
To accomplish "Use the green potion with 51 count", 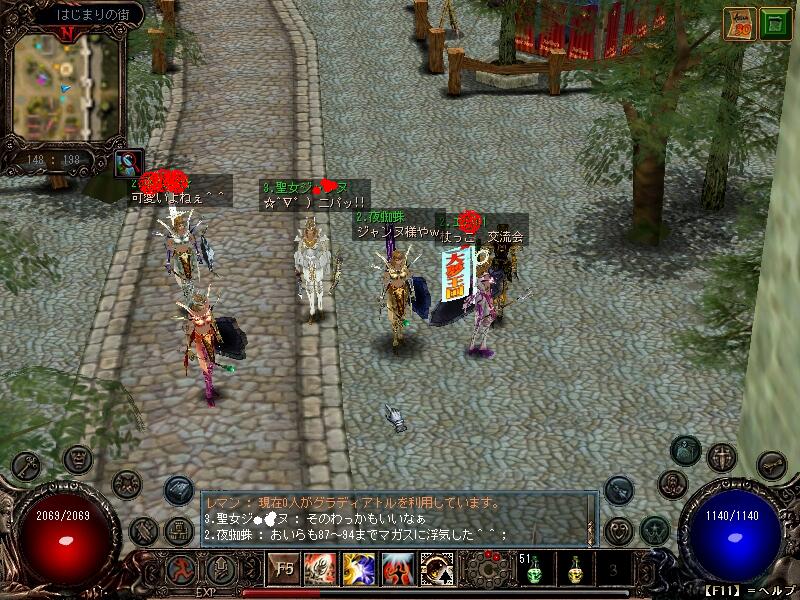I will [x=533, y=571].
